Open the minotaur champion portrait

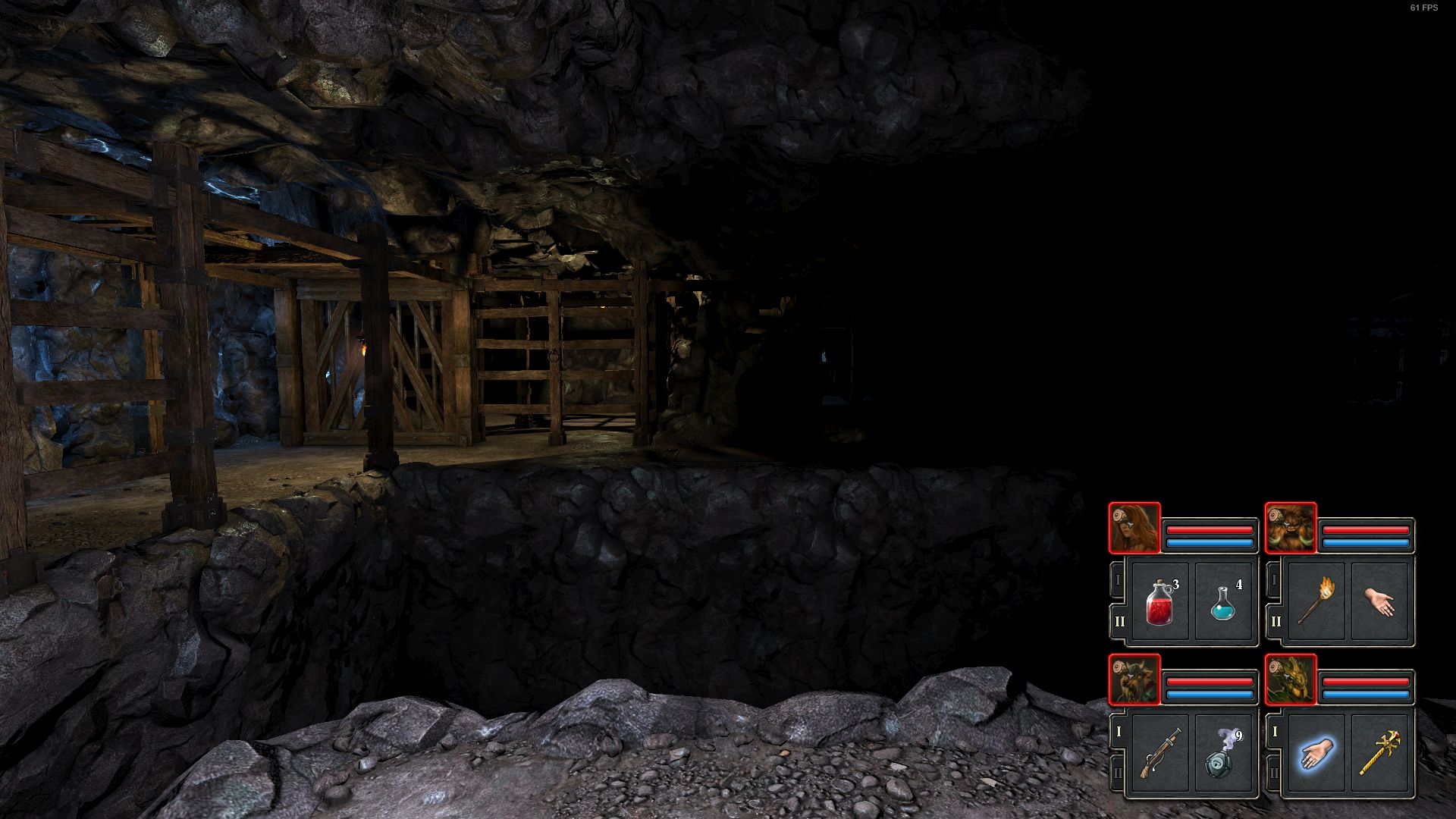(x=1291, y=528)
